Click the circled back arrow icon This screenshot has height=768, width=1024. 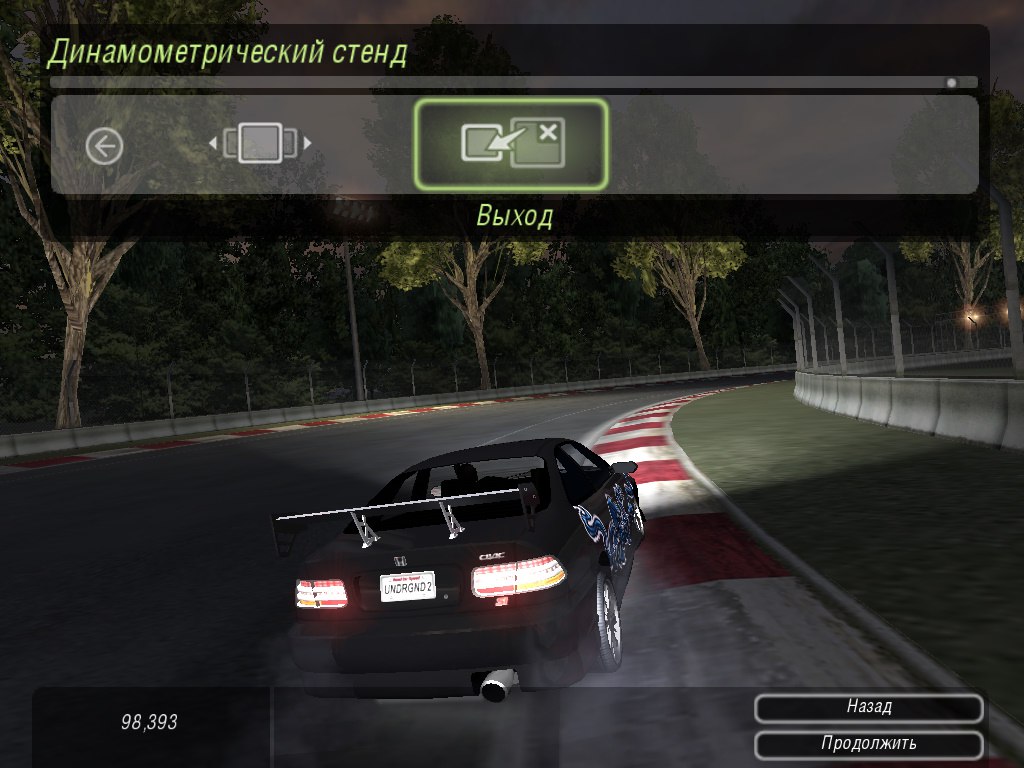tap(104, 147)
